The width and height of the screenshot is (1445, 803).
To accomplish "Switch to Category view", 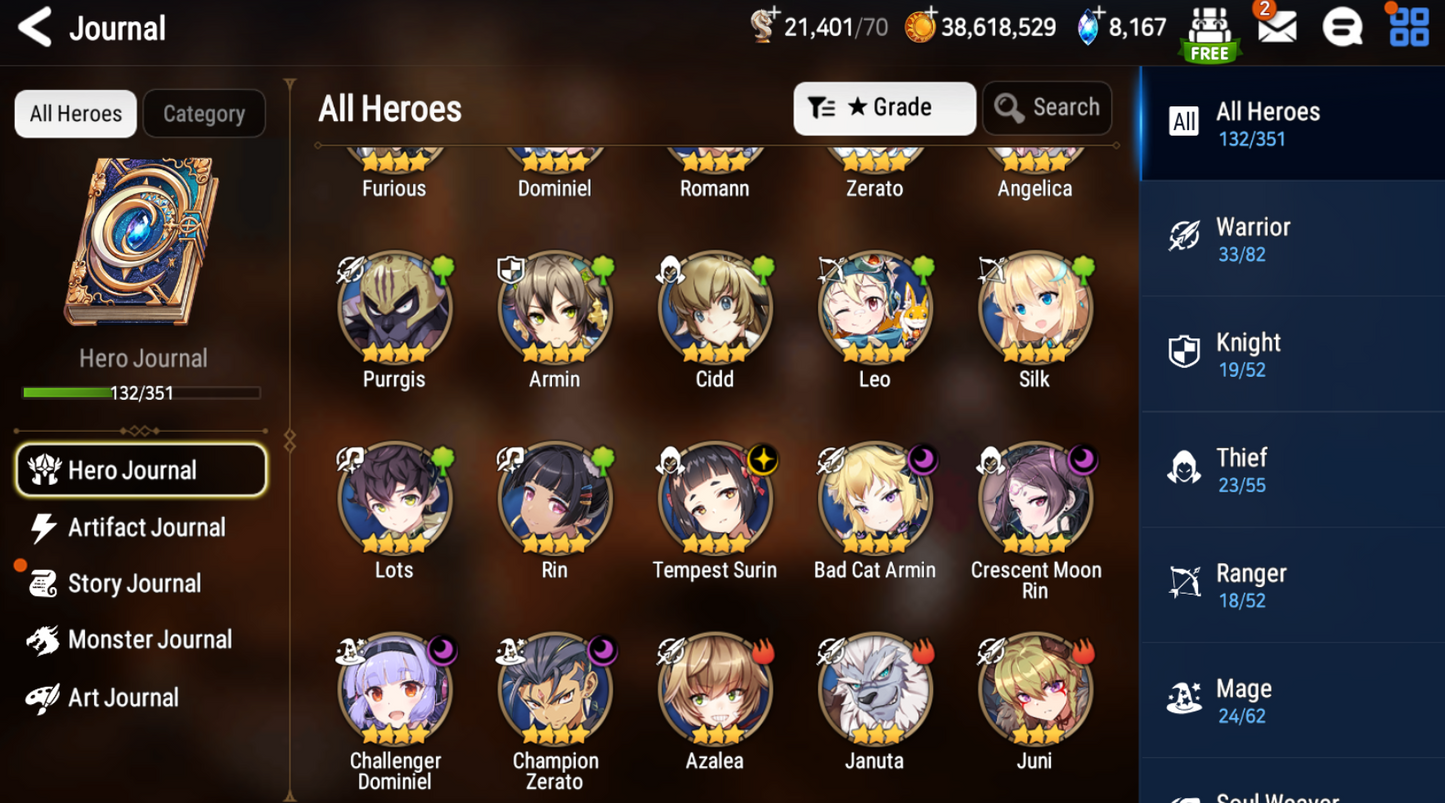I will coord(204,113).
